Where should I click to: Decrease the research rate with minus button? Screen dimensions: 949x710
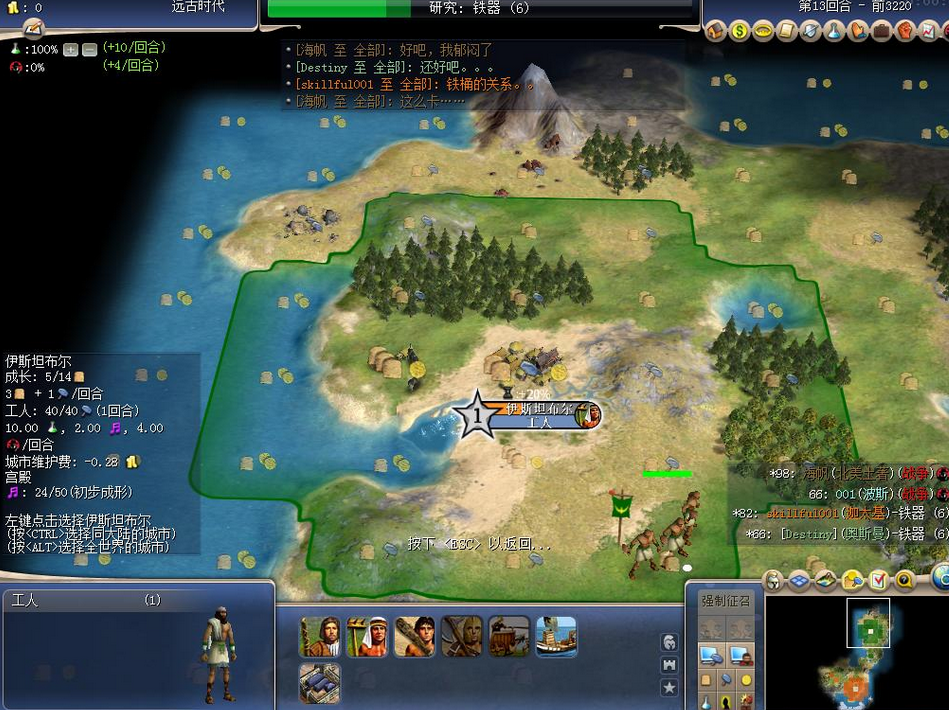click(x=89, y=49)
